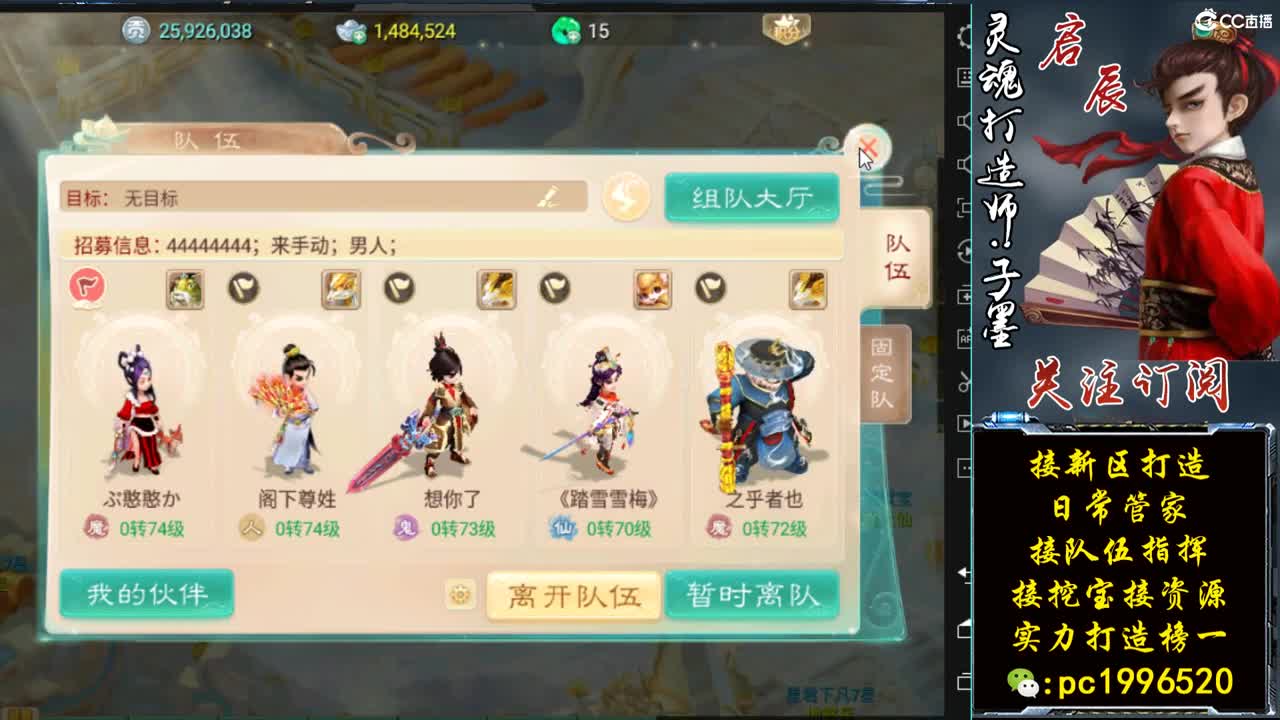Select the green pet portrait above ぷ憨憨か's slot
The width and height of the screenshot is (1280, 720).
pos(185,290)
